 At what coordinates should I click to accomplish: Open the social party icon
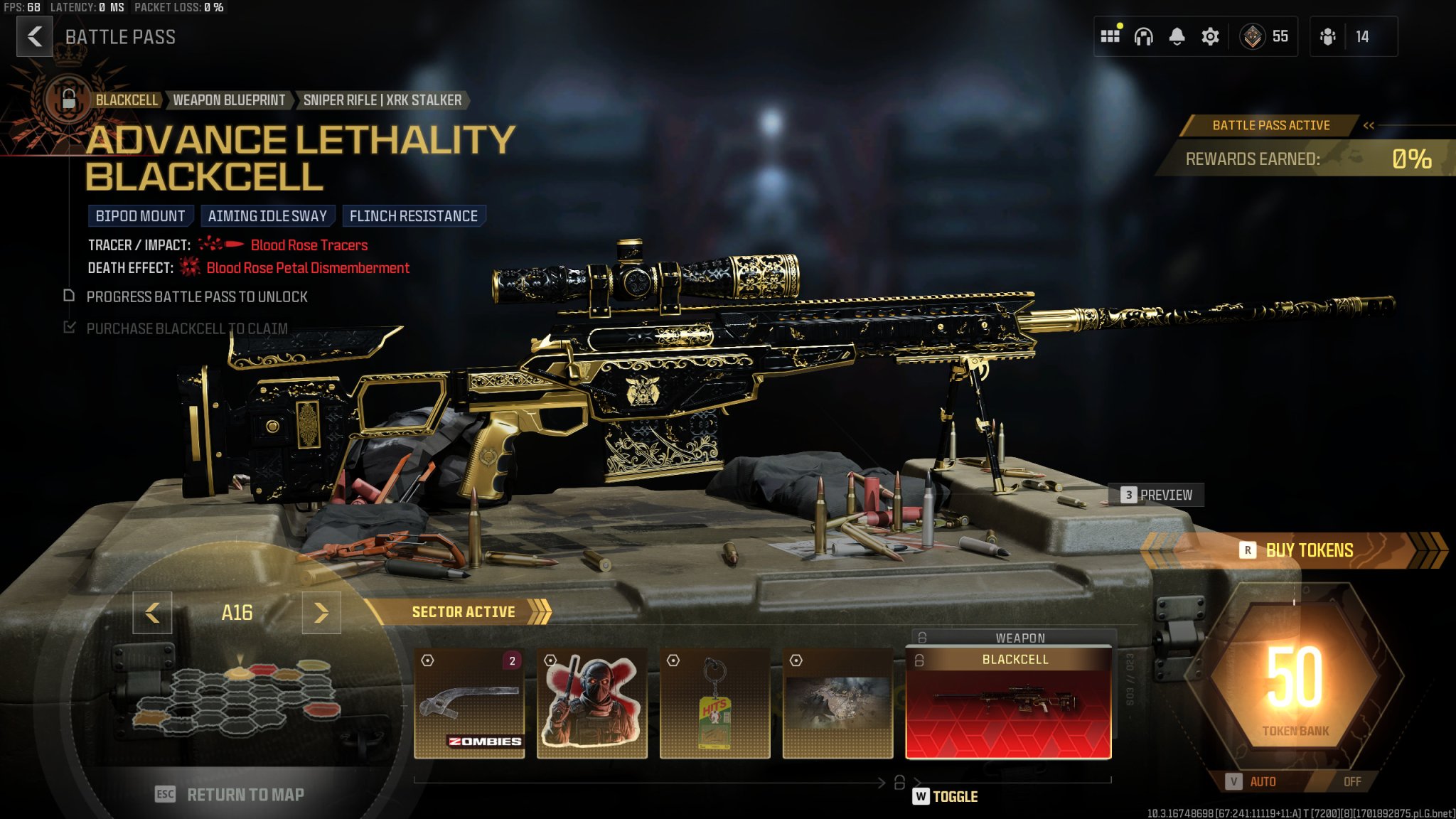point(1327,36)
